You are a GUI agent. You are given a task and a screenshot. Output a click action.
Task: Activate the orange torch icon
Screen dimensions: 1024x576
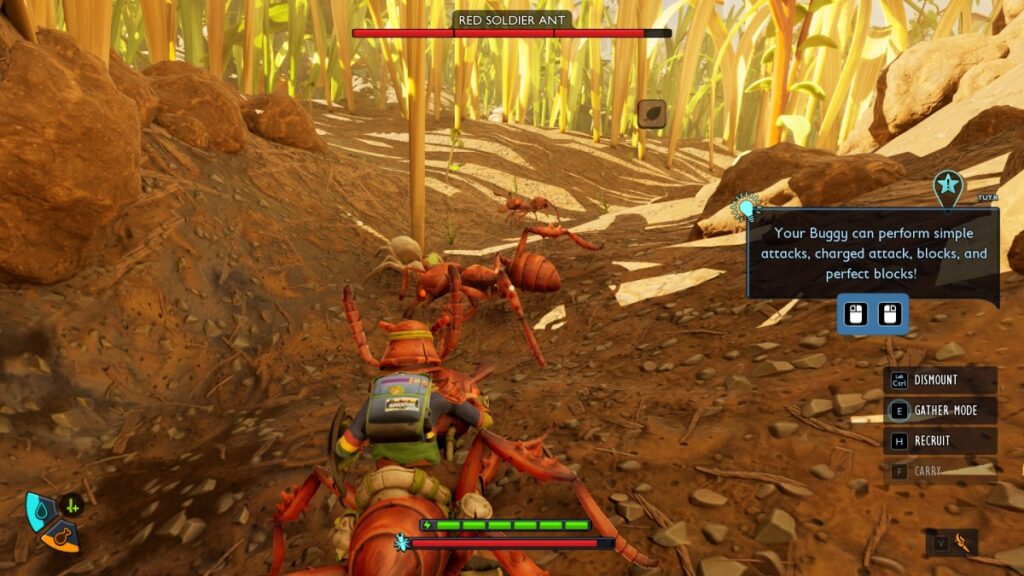point(963,543)
